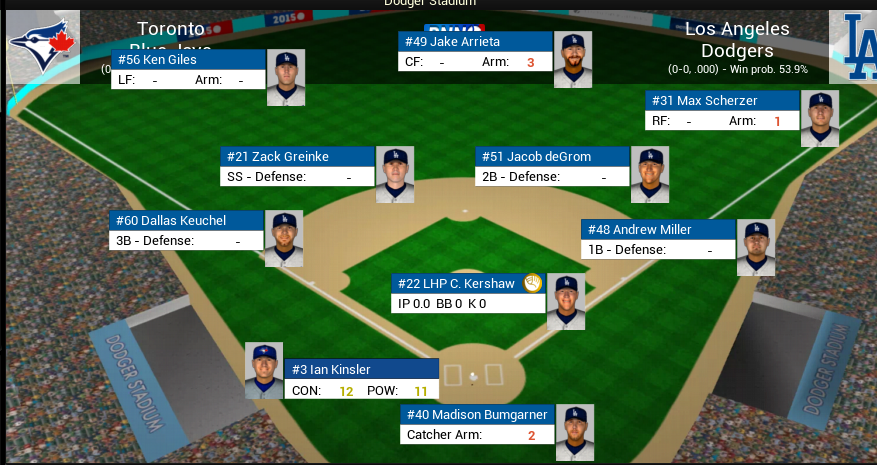Open Ian Kinsler's player portrait
Image resolution: width=877 pixels, height=465 pixels.
[264, 371]
